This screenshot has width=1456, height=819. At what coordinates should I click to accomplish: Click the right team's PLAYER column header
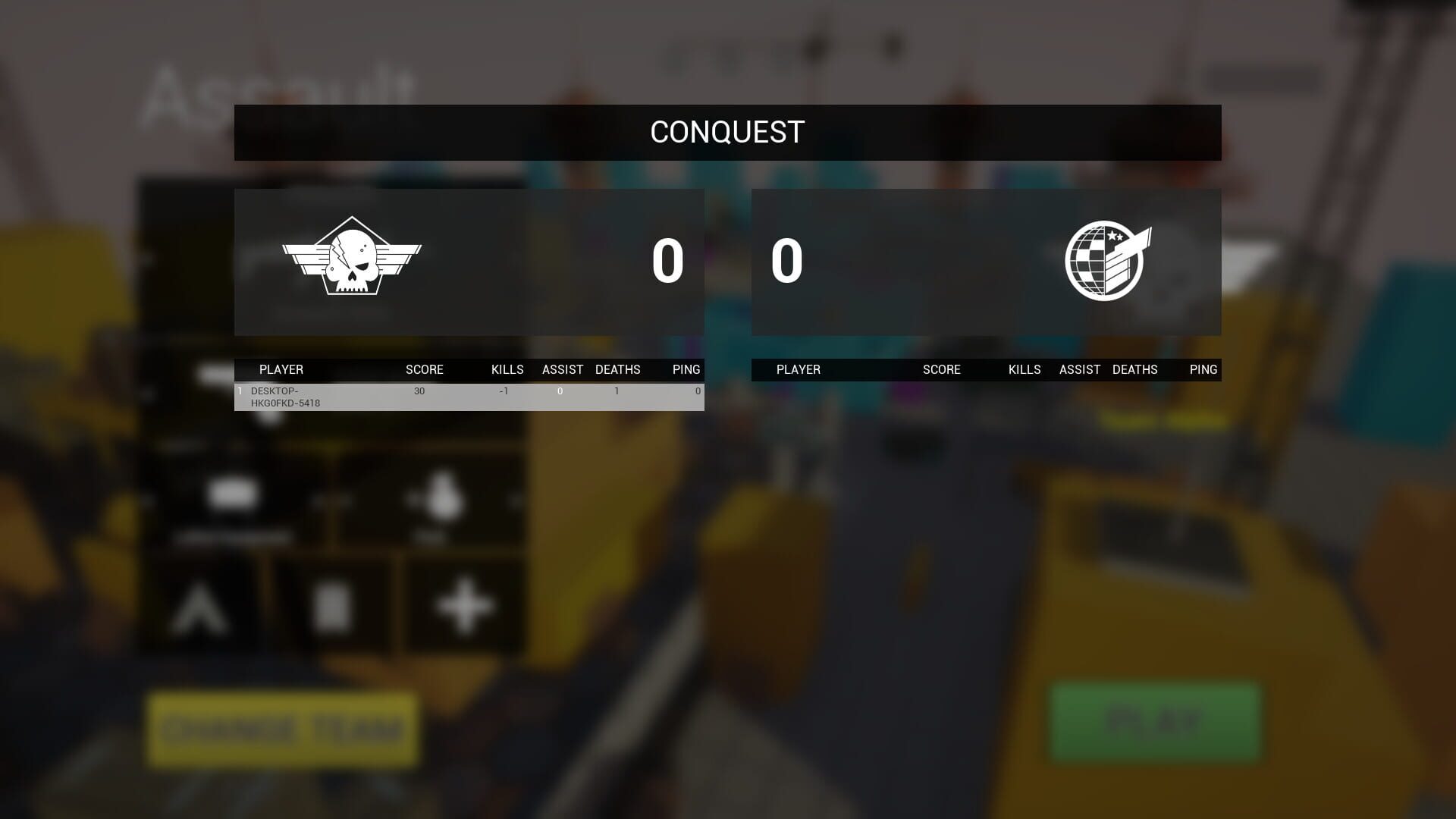pos(799,369)
